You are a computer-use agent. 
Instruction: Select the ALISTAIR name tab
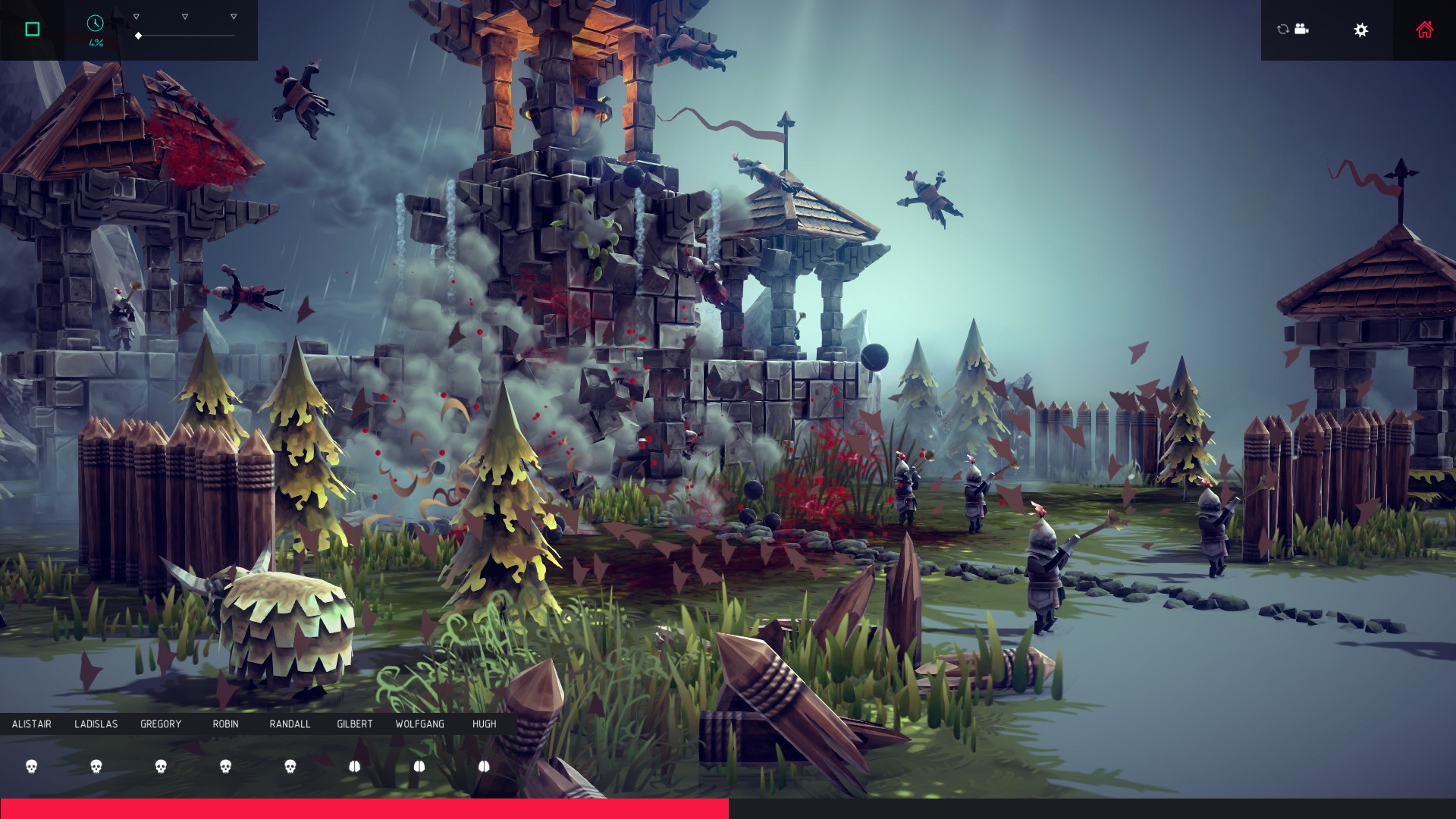[31, 724]
